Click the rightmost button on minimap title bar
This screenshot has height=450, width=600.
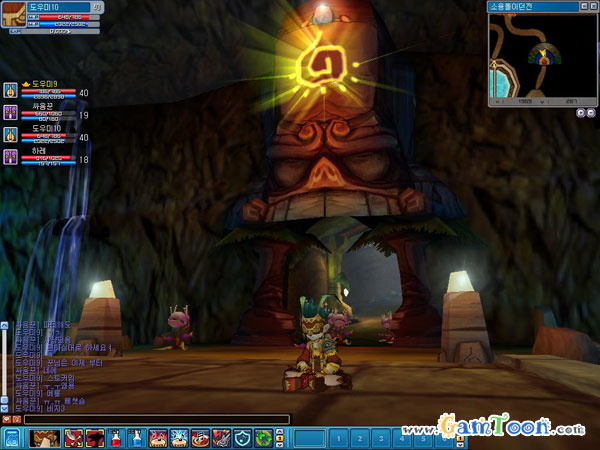point(591,6)
